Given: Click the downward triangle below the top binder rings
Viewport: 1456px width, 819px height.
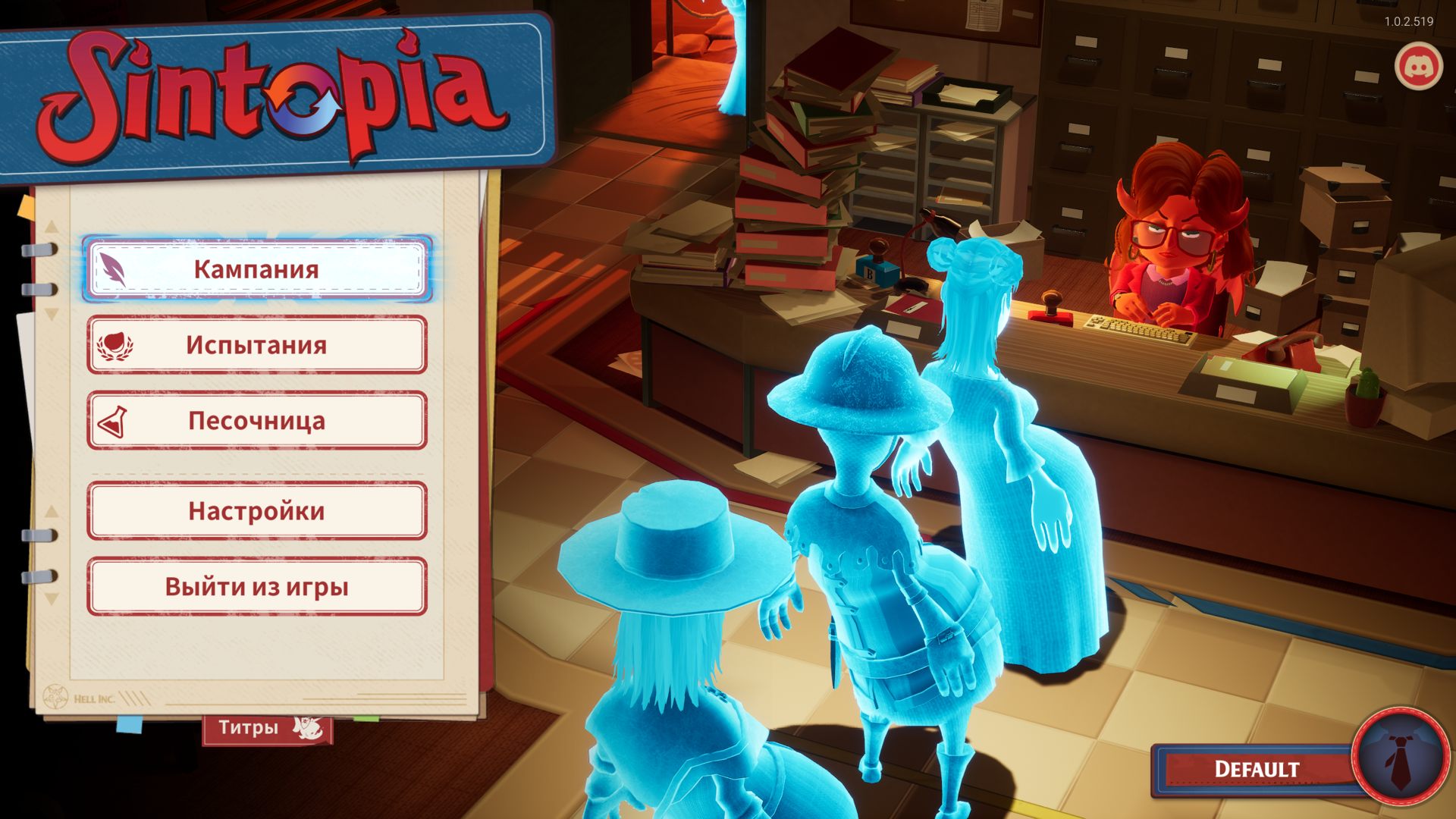Looking at the screenshot, I should tap(50, 312).
